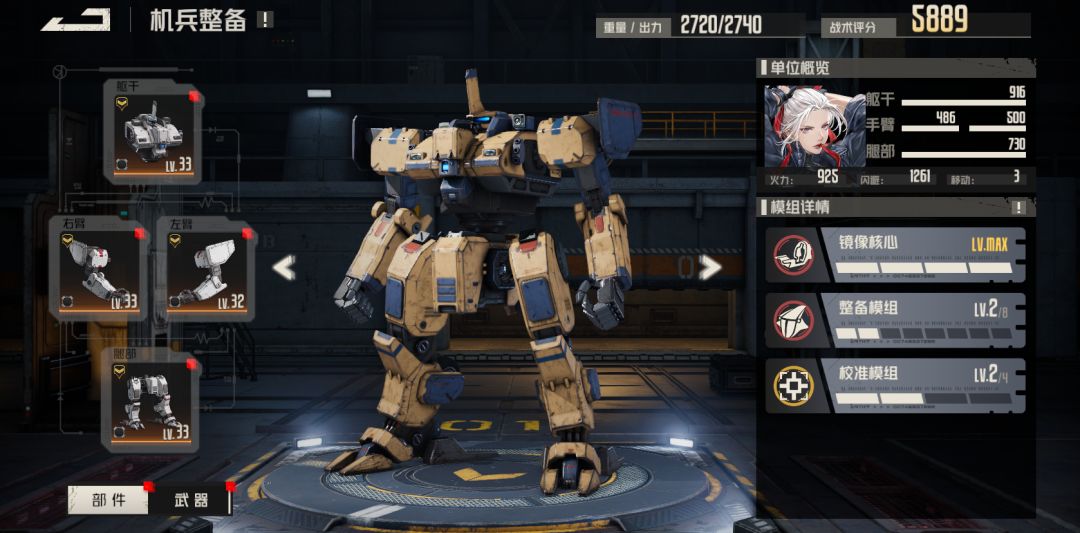
Task: Select the 躯干 torso part slot
Action: 151,133
